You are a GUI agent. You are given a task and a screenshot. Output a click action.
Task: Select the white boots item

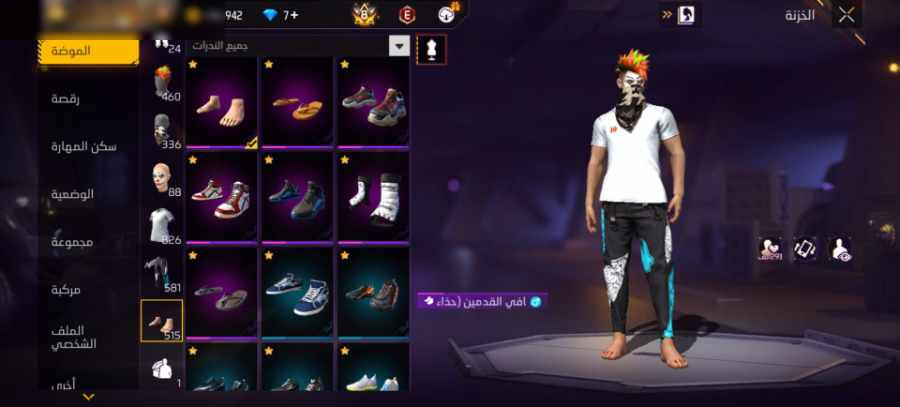coord(373,197)
